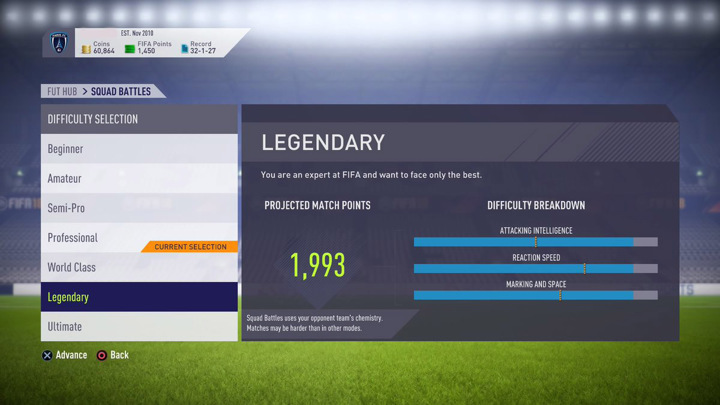The height and width of the screenshot is (405, 720).
Task: Choose the highlighted Legendary difficulty
Action: tap(138, 297)
